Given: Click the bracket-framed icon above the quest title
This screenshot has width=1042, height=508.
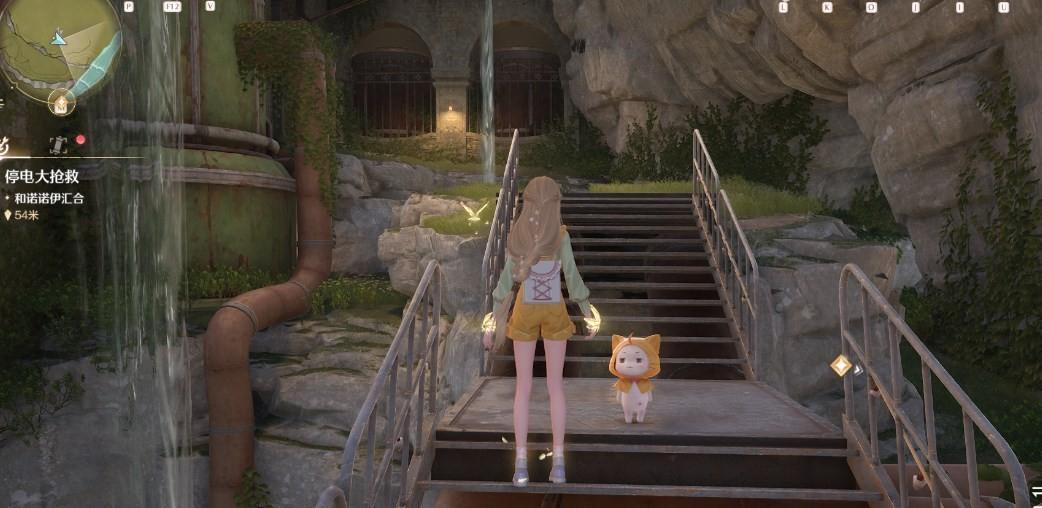Looking at the screenshot, I should click(x=59, y=142).
